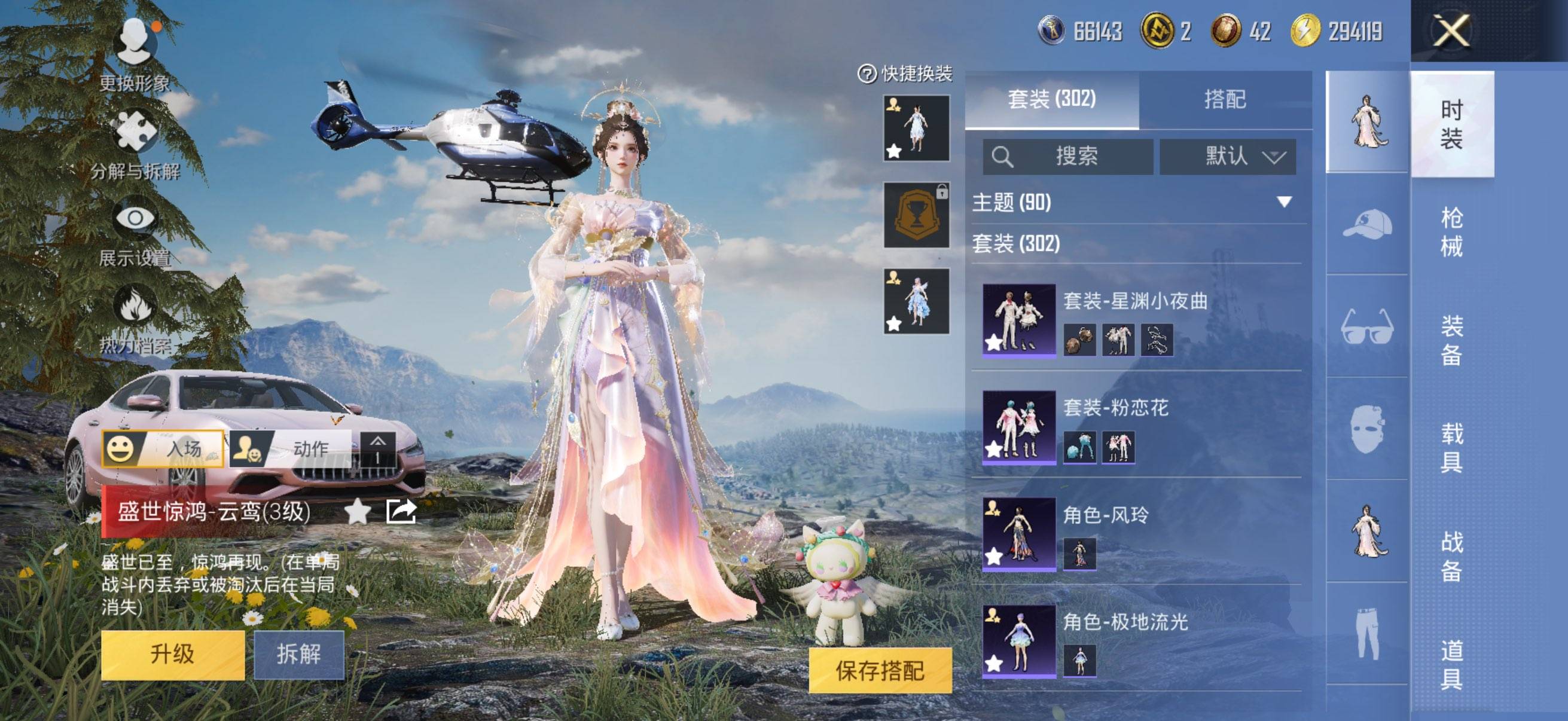The height and width of the screenshot is (721, 1568).
Task: Select the 套装-粉恋花 outfit row
Action: point(1136,426)
